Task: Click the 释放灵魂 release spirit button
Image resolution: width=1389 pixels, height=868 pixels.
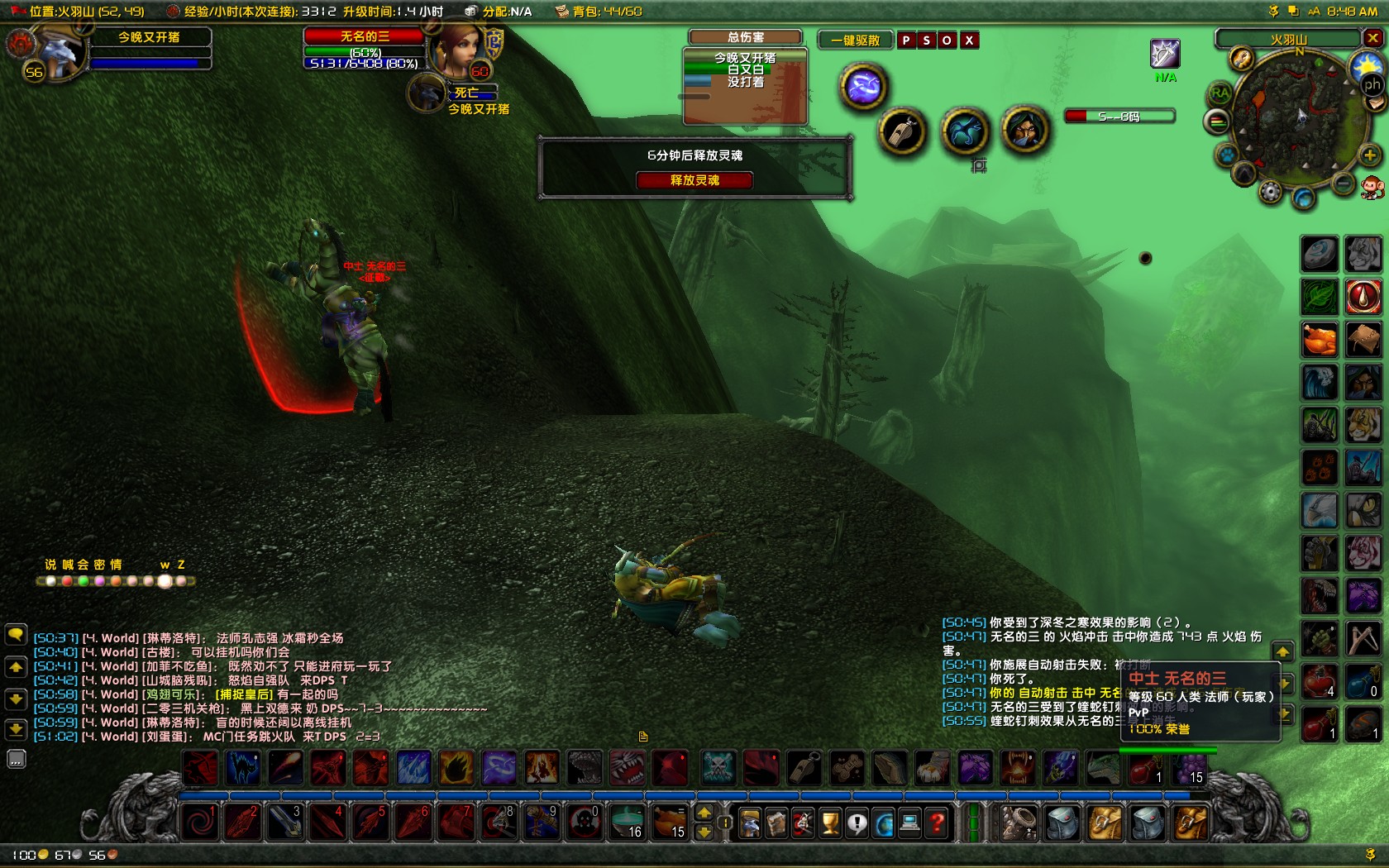Action: pyautogui.click(x=694, y=180)
